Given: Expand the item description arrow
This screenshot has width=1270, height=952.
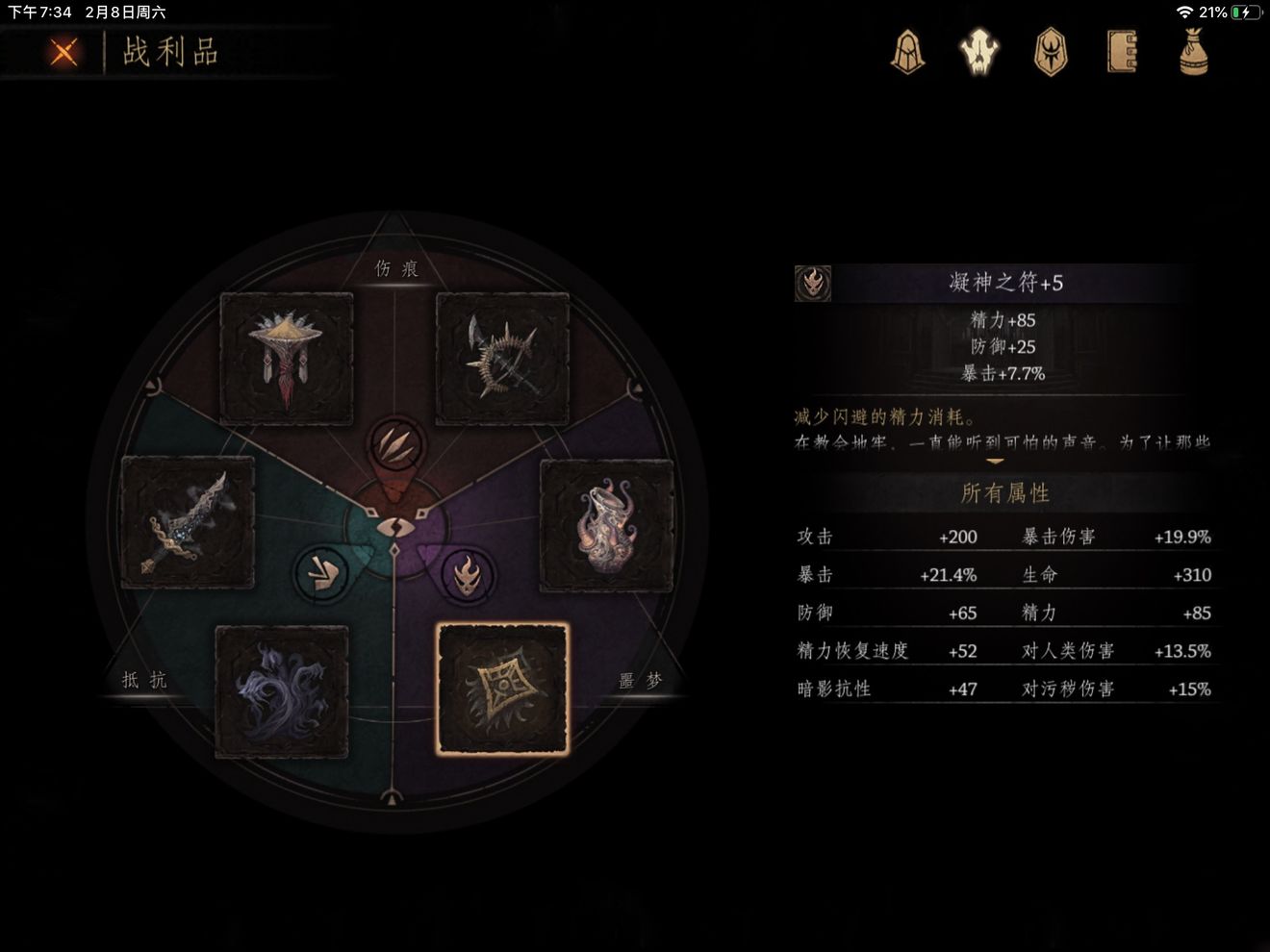Looking at the screenshot, I should tap(995, 462).
